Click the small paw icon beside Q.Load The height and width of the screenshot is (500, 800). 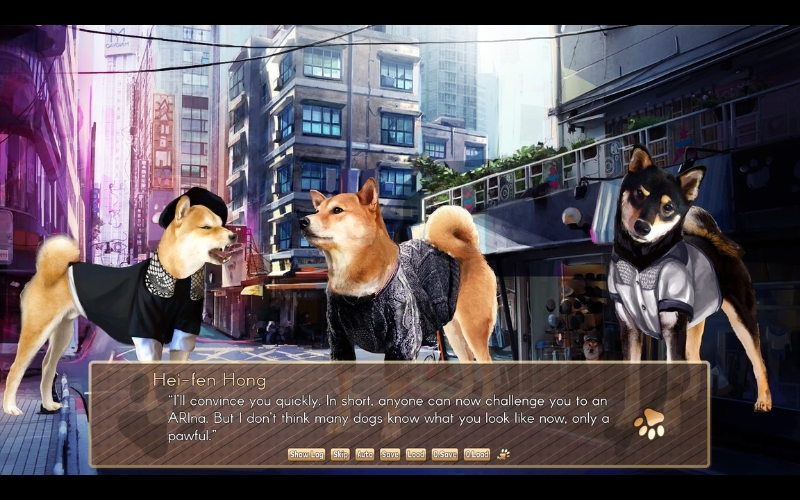click(x=504, y=454)
